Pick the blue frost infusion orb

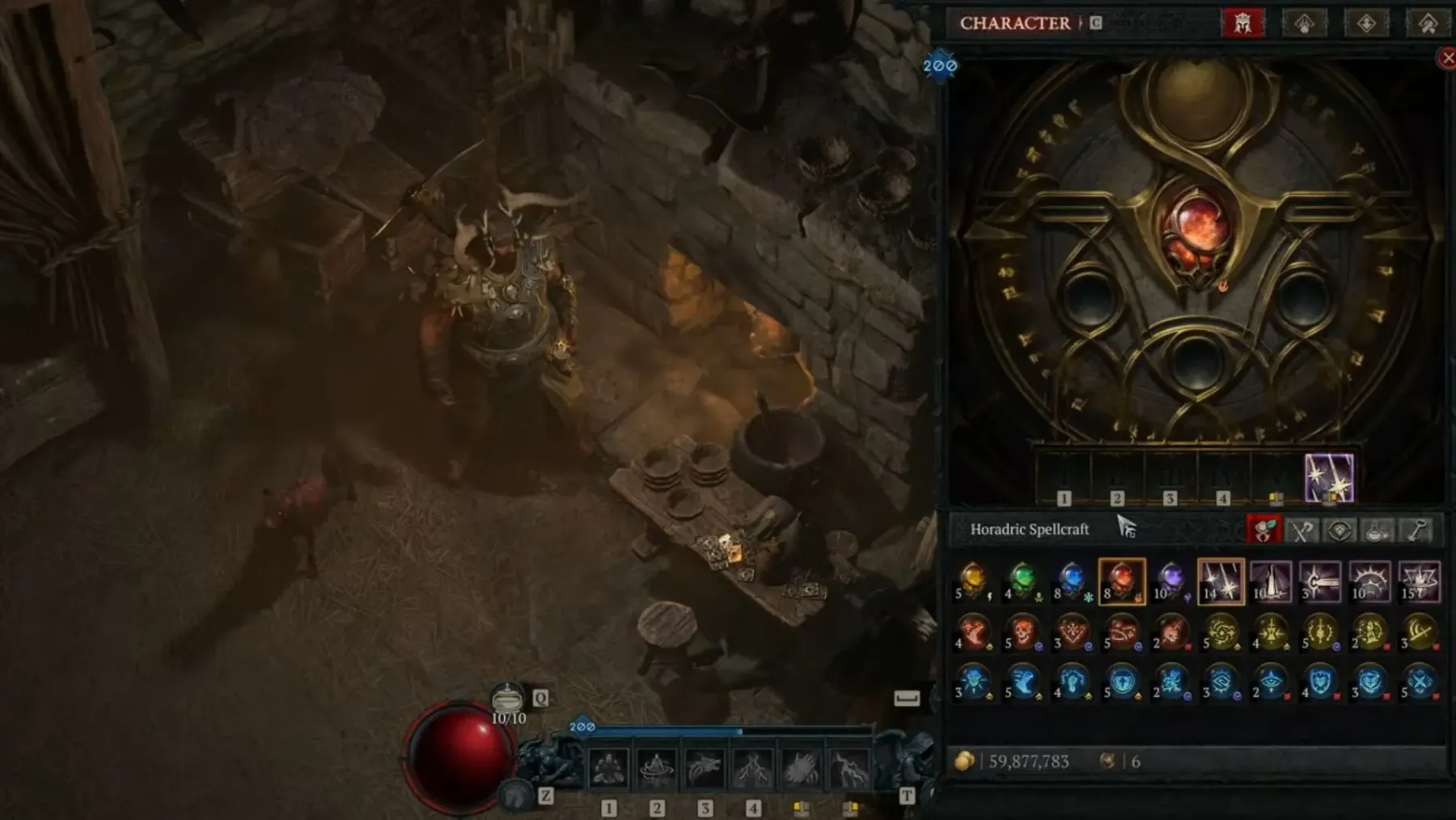click(x=1072, y=581)
